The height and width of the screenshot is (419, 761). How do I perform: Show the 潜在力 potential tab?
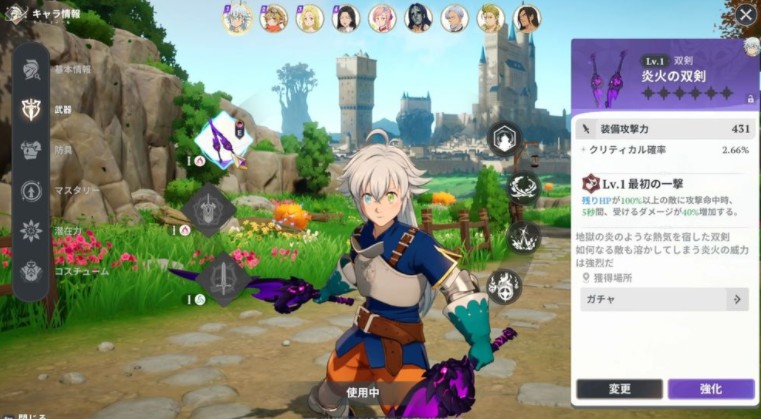tap(31, 230)
